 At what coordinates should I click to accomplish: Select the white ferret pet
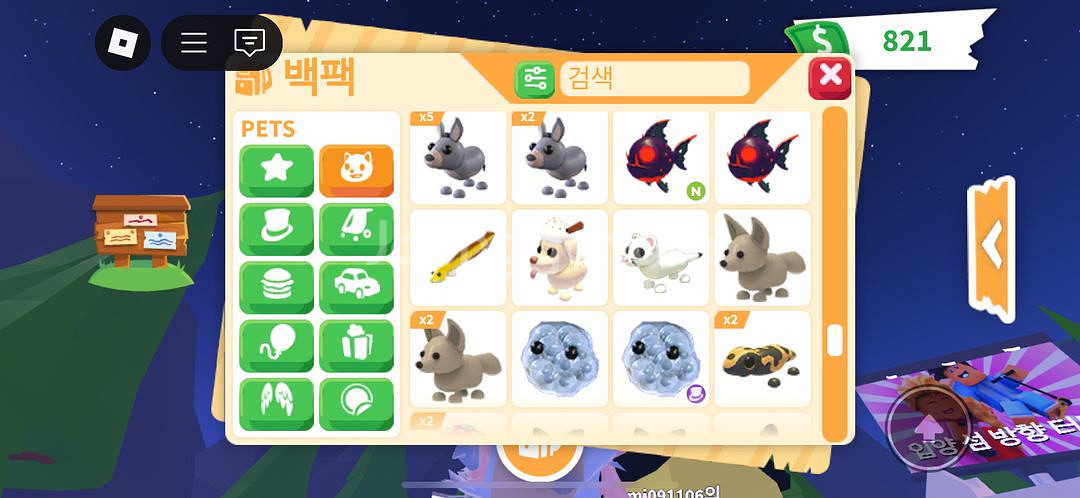coord(661,257)
